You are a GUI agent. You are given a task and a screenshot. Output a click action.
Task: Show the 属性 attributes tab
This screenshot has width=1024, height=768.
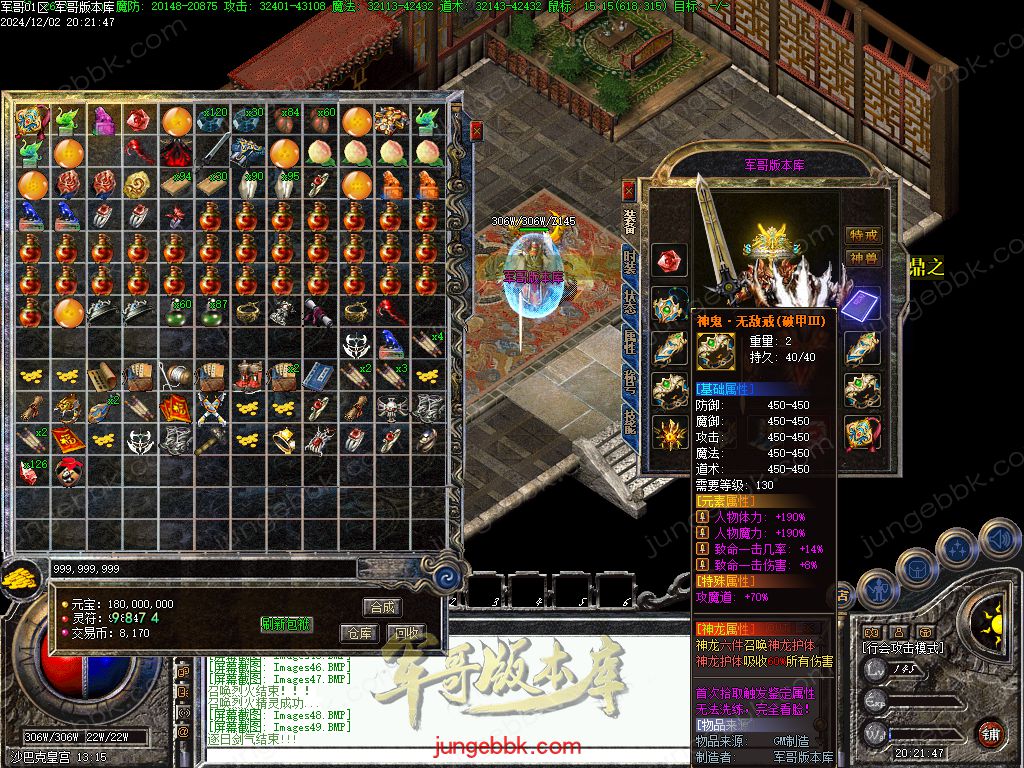point(629,340)
